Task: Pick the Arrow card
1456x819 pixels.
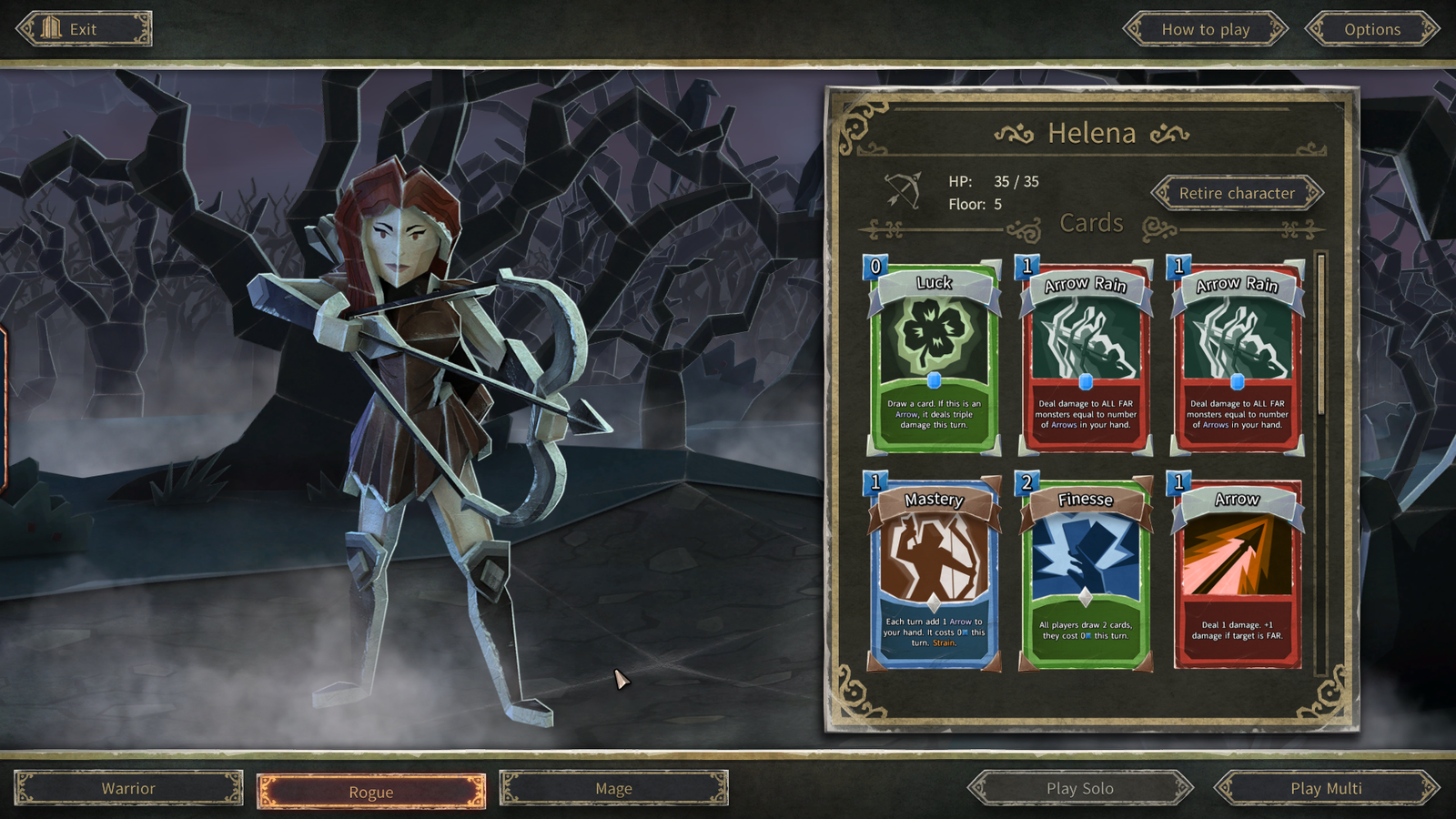Action: 1237,573
